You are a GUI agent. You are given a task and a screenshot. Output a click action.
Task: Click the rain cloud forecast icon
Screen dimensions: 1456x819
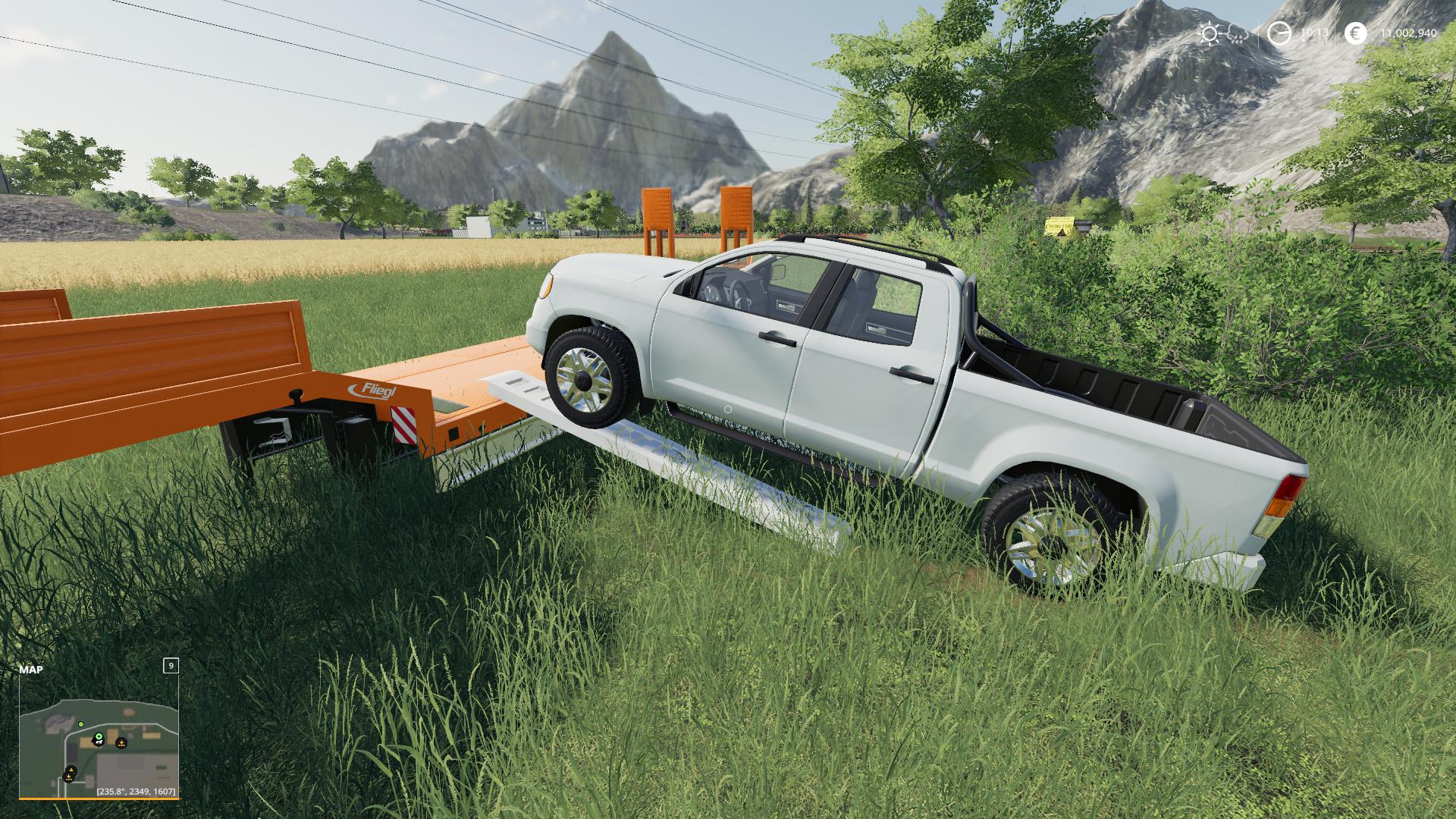click(x=1236, y=33)
